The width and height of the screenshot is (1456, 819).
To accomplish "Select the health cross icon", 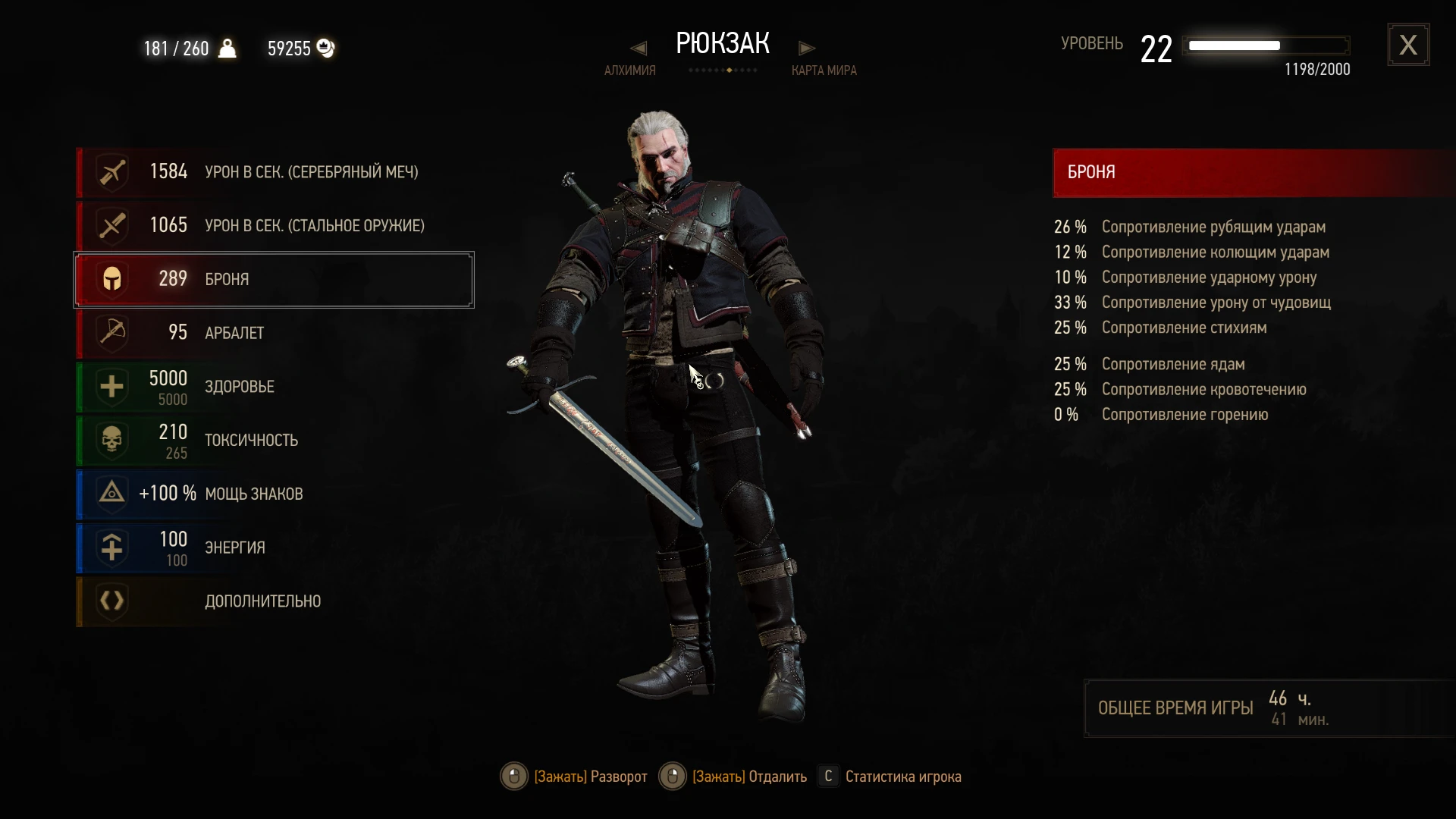I will click(x=111, y=387).
